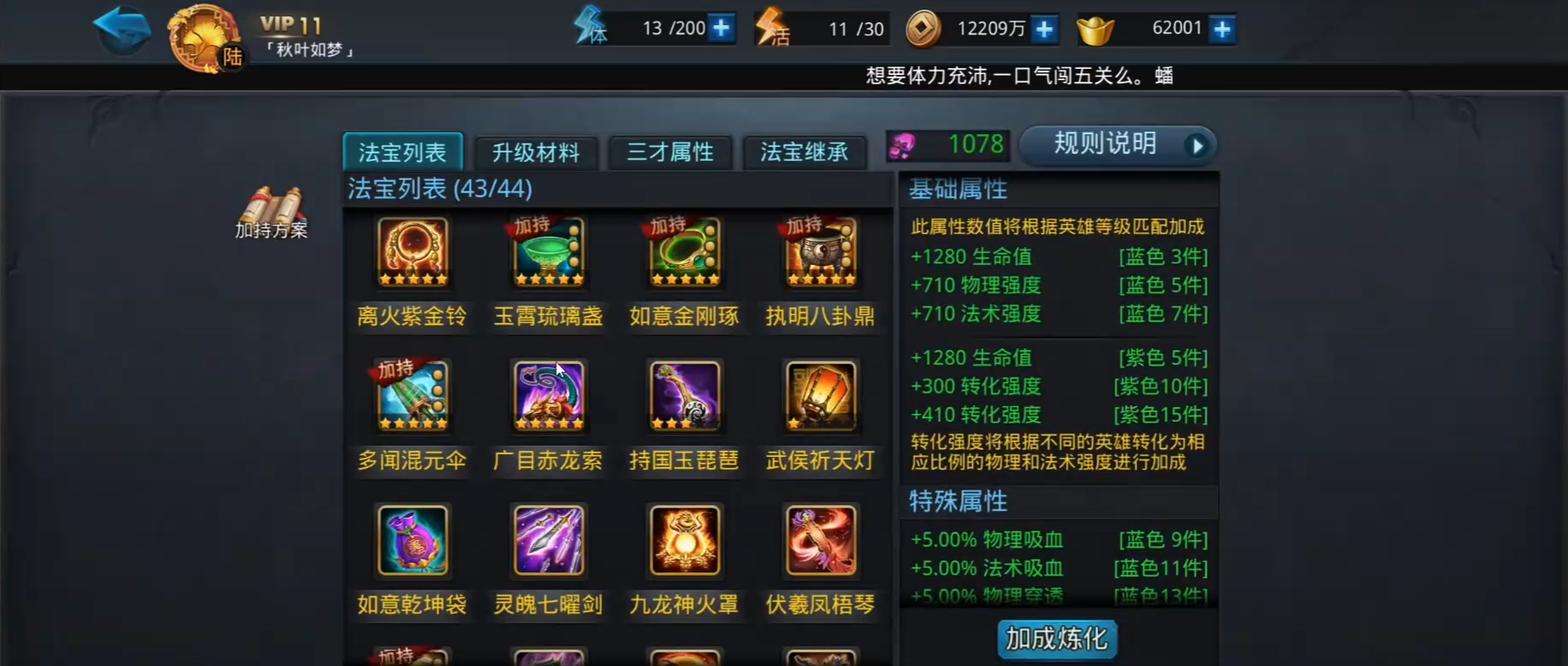Open the 法宝继承 tab
Image resolution: width=1568 pixels, height=666 pixels.
click(806, 152)
